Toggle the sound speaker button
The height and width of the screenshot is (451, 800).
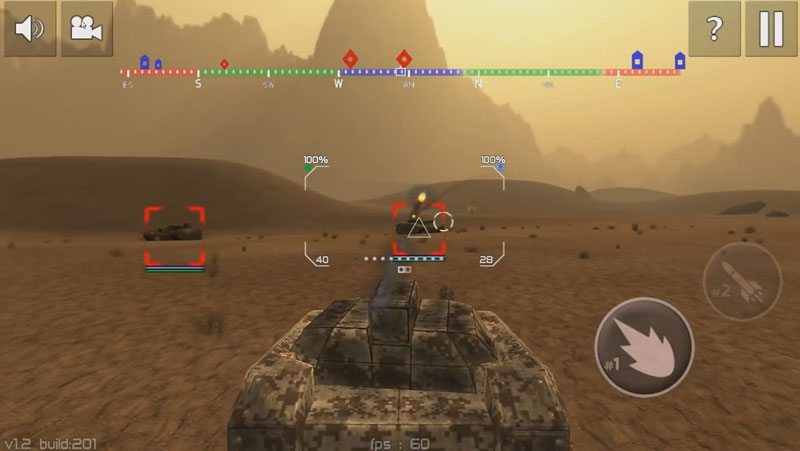pyautogui.click(x=30, y=29)
